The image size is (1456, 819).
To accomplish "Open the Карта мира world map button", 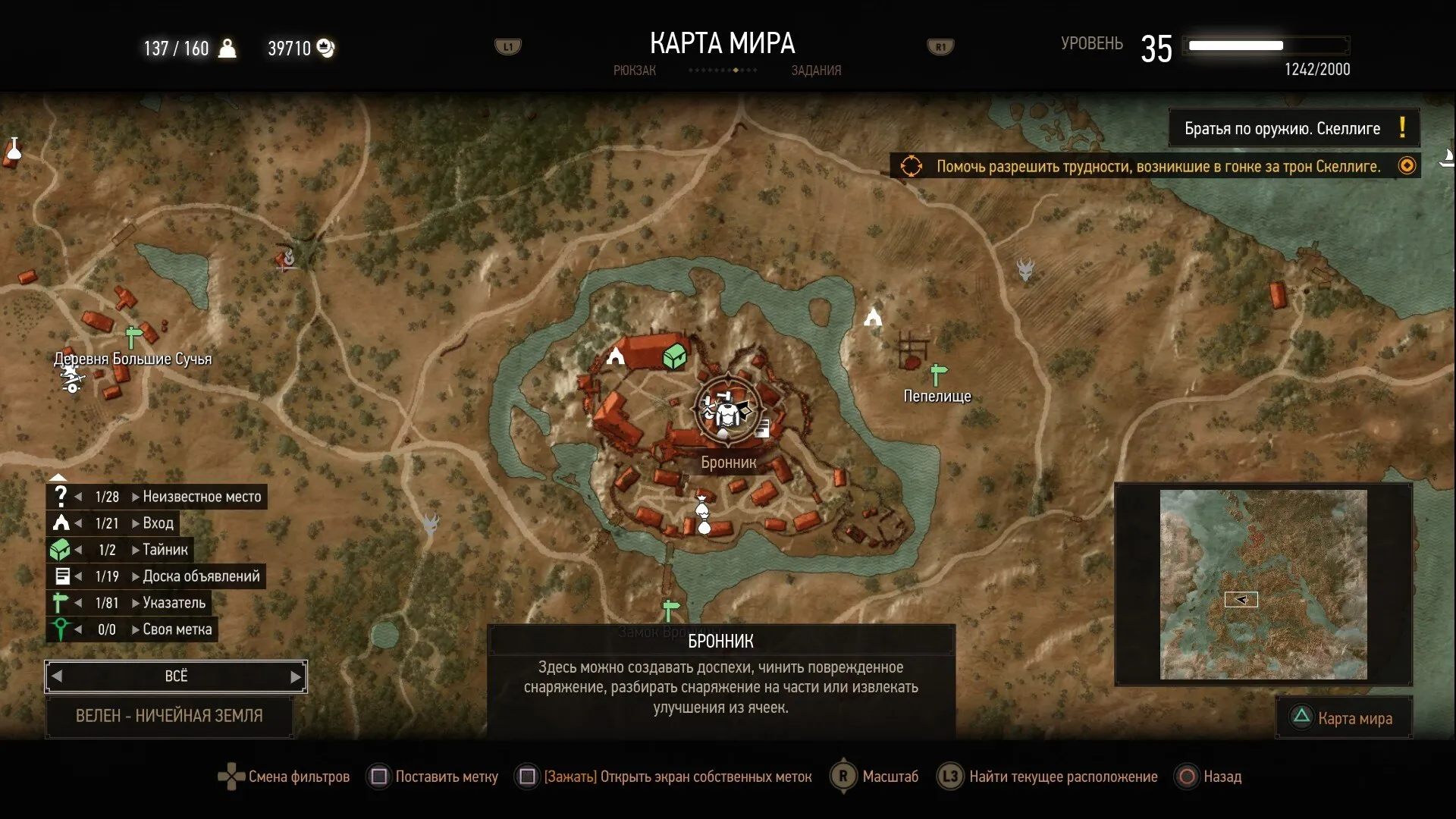I will [1344, 717].
